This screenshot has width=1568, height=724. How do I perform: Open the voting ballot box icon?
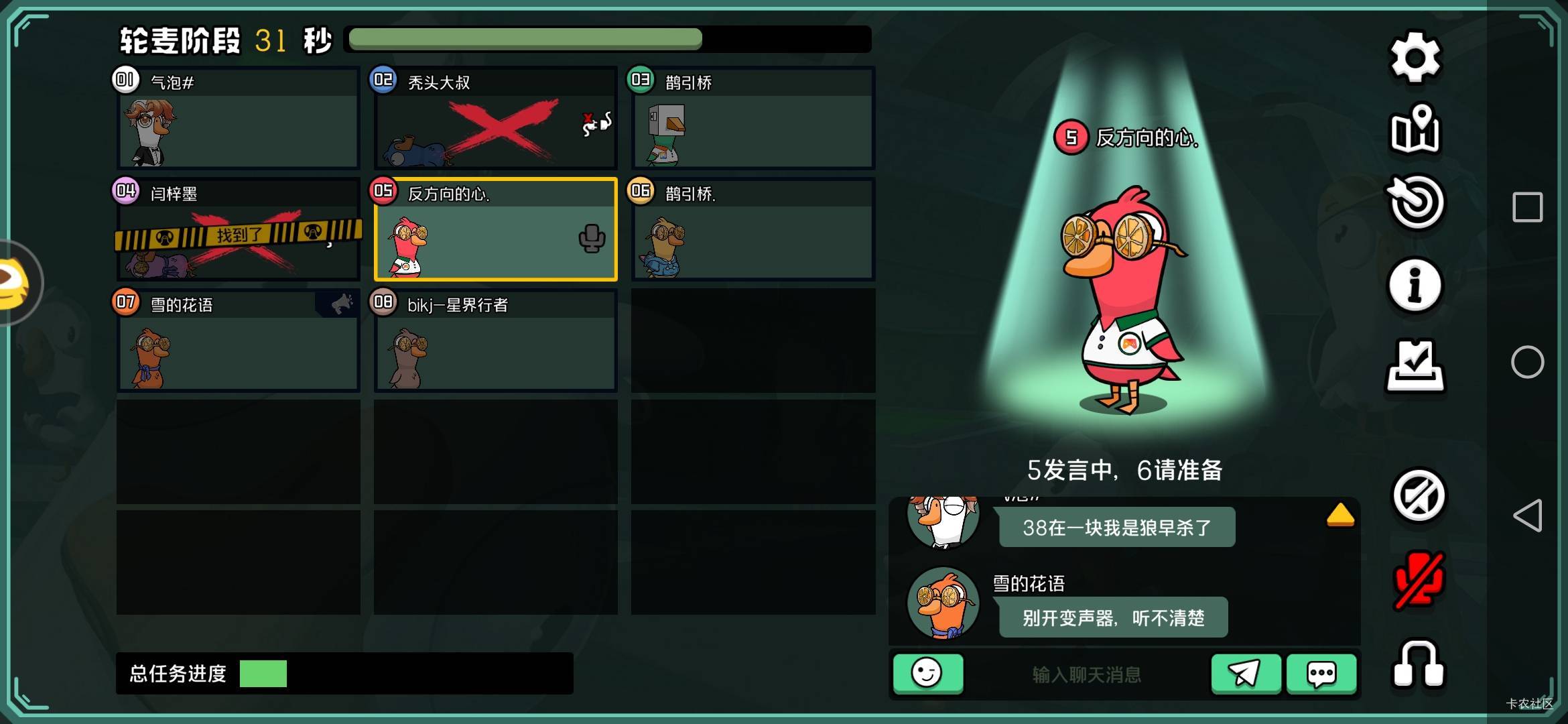(1417, 365)
